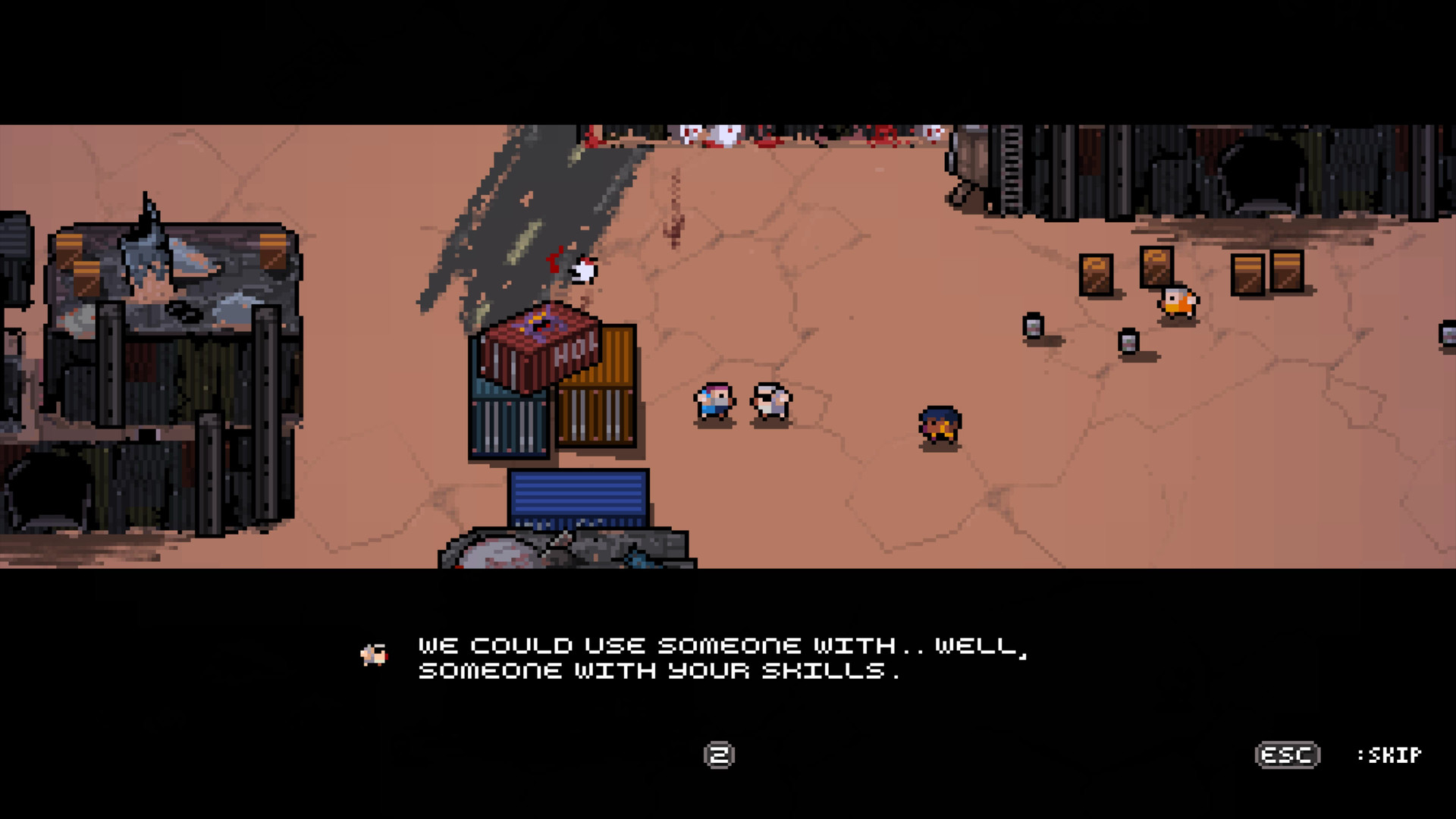Open the teal shipping container
This screenshot has width=1456, height=819.
[504, 425]
